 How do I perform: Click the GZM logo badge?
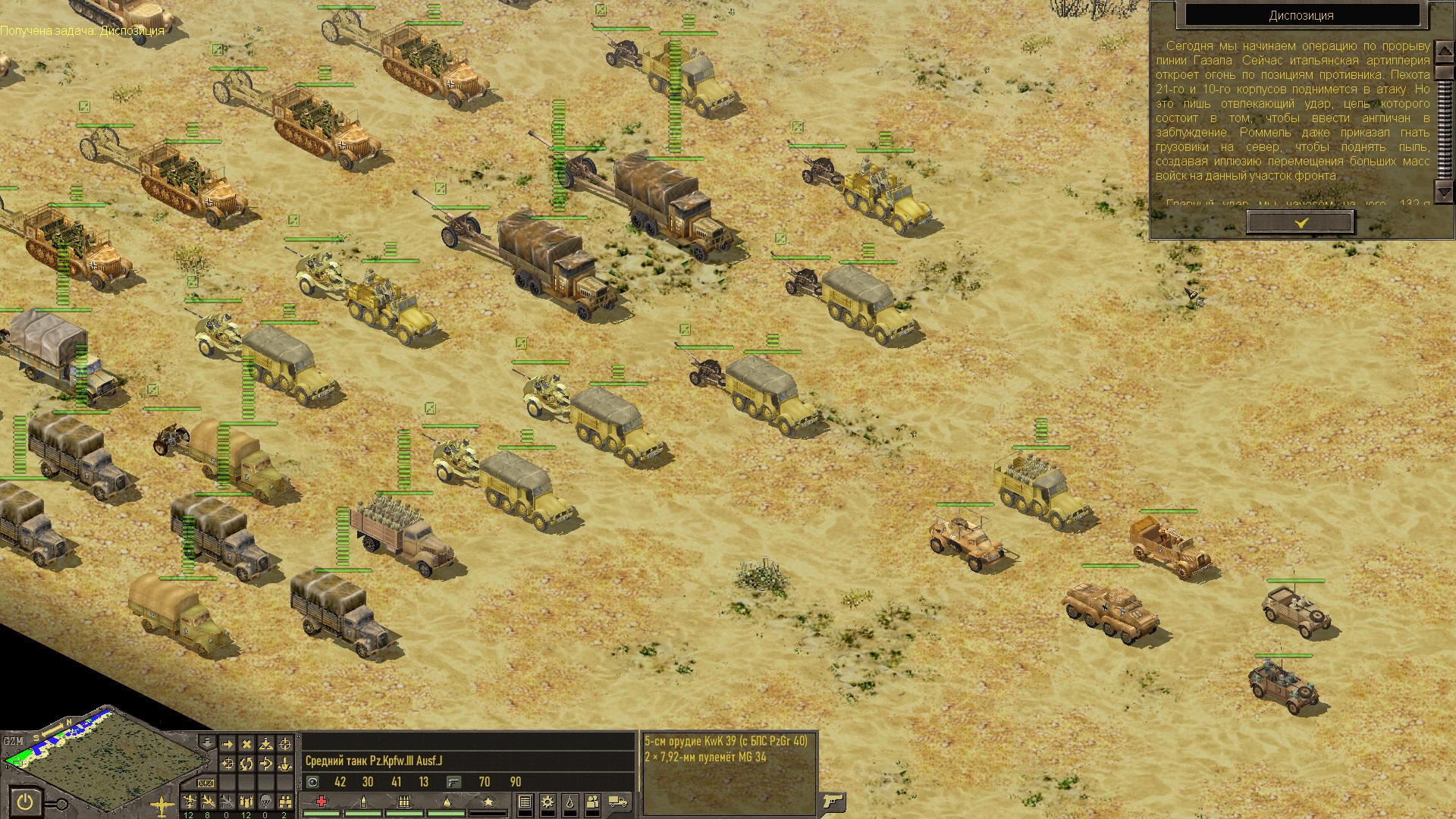tap(13, 741)
